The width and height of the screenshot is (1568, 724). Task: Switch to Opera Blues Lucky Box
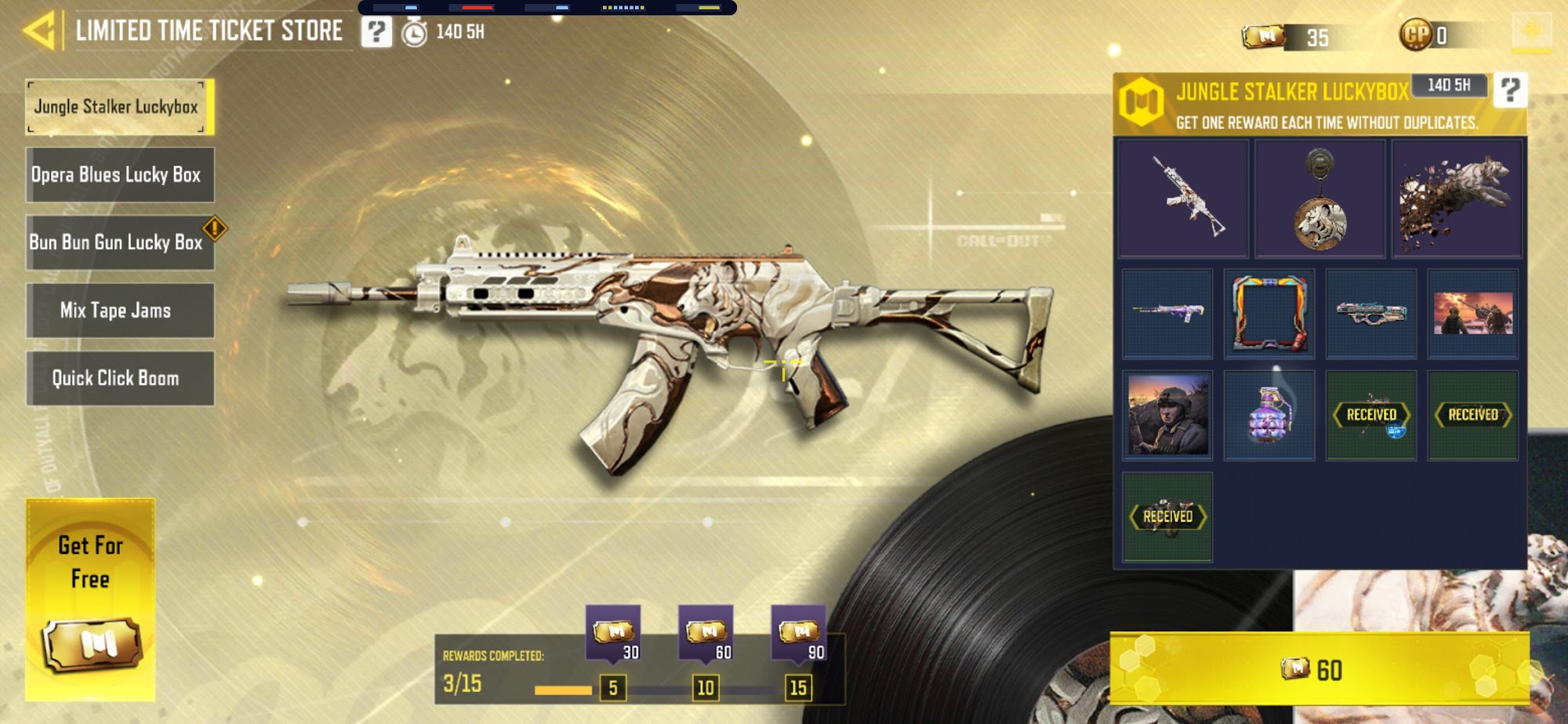(x=119, y=175)
